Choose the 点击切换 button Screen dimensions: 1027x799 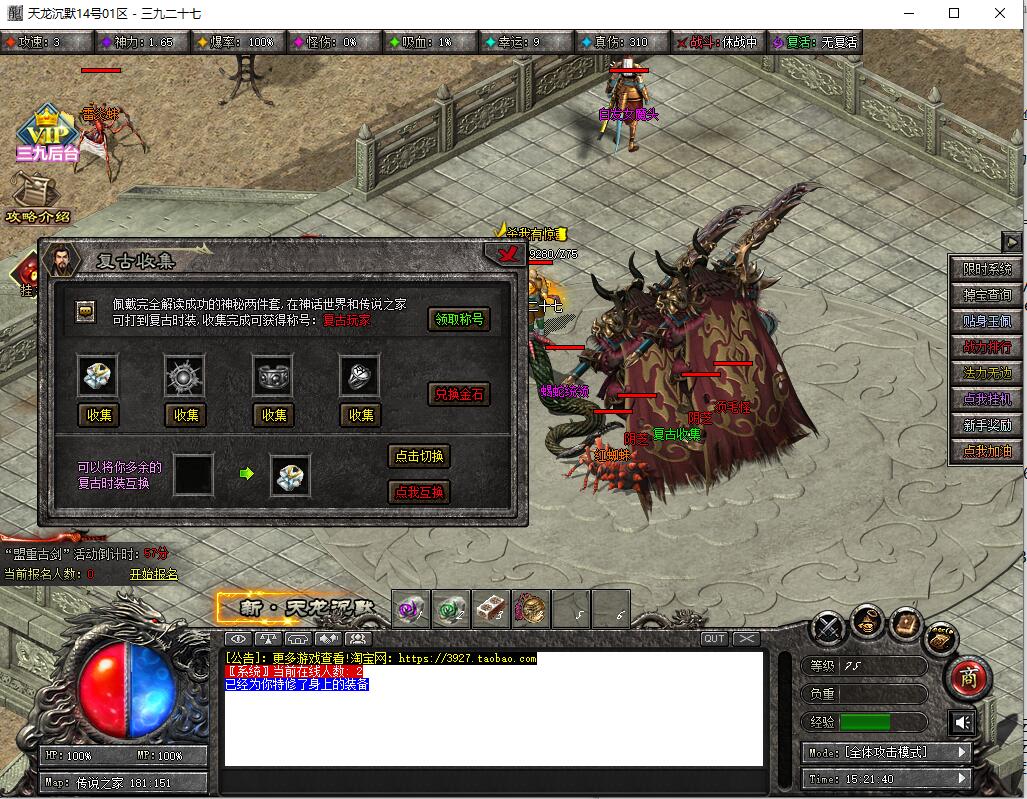point(419,456)
